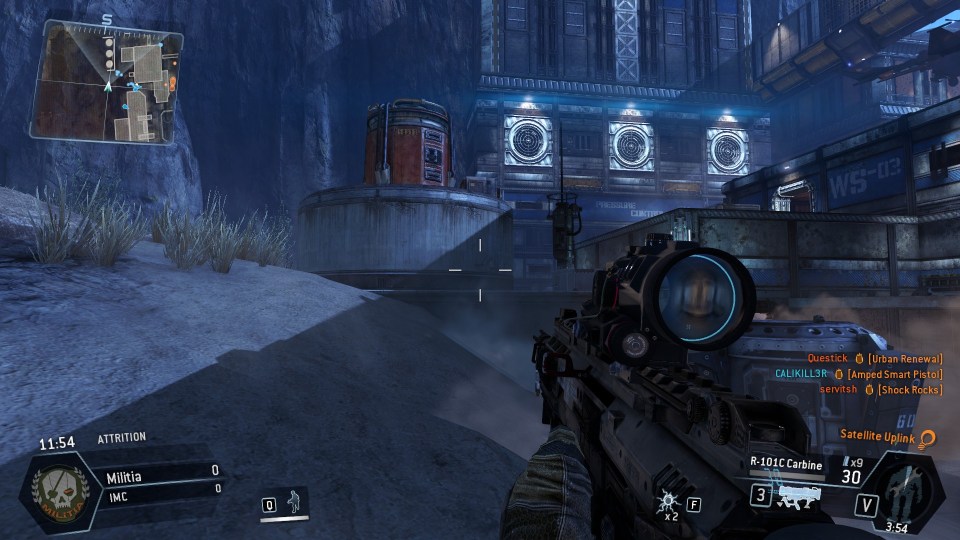The width and height of the screenshot is (960, 540).
Task: Click the Titan build status icon
Action: tap(908, 489)
